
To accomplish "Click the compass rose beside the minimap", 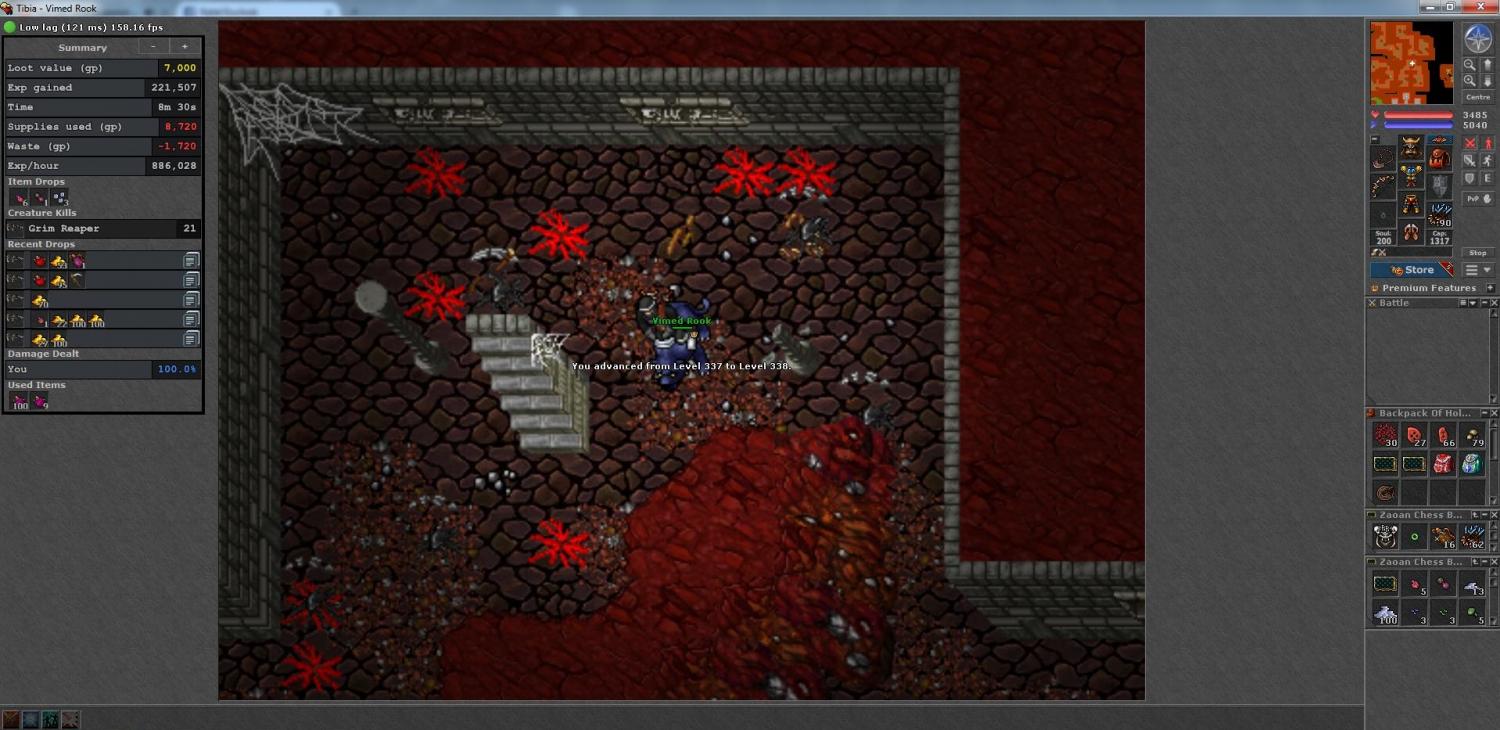I will 1477,38.
